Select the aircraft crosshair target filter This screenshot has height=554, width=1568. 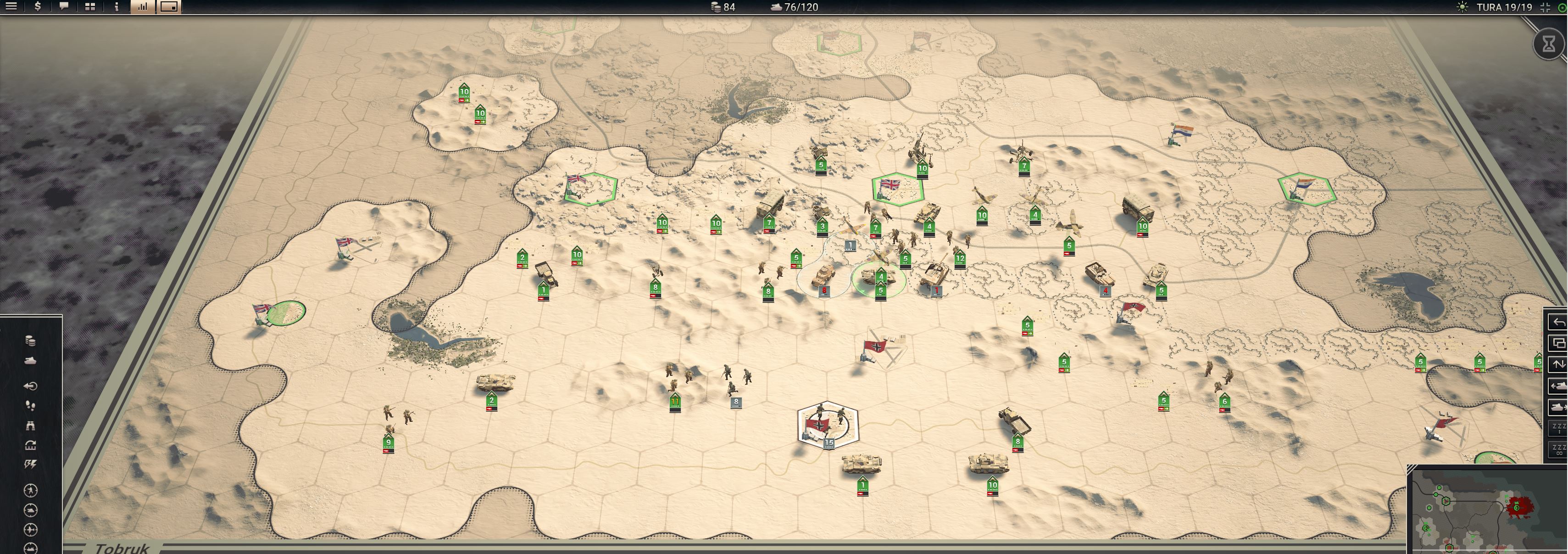[30, 530]
